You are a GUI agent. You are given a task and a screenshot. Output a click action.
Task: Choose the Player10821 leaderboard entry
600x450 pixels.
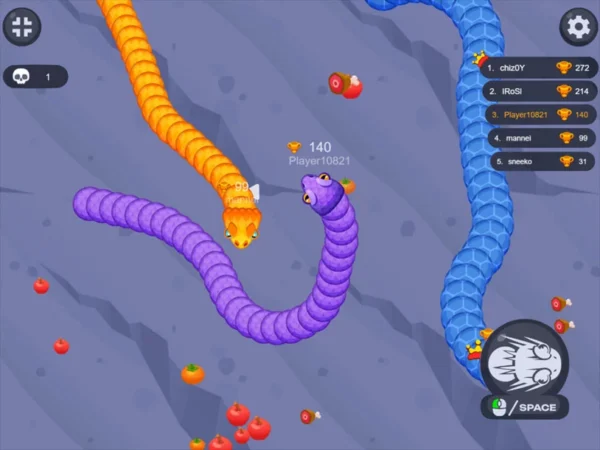(538, 114)
